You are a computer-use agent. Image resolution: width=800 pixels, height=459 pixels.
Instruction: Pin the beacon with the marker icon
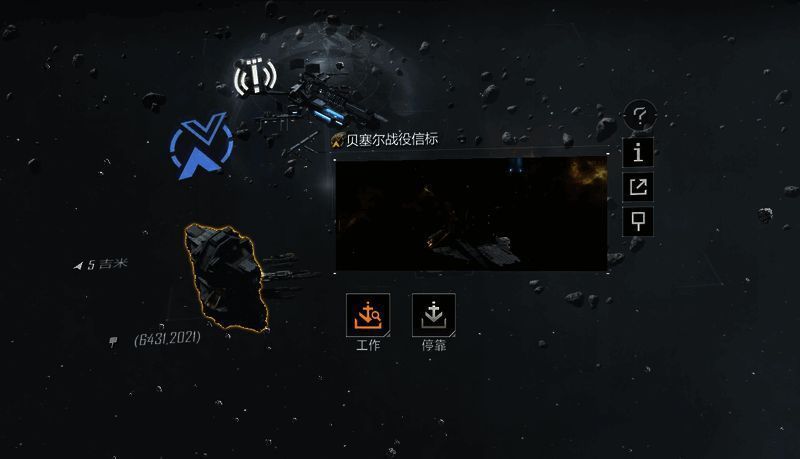coord(638,220)
